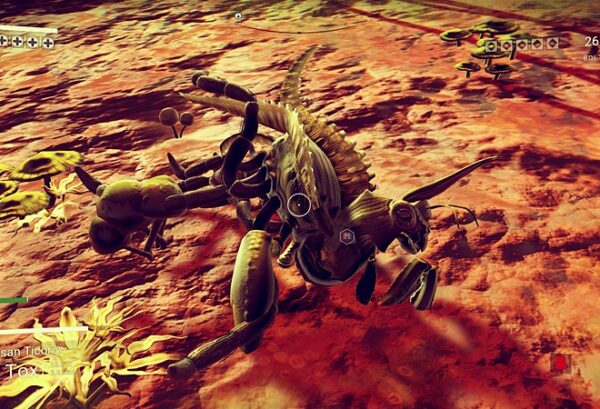
Task: Select the red square icon in the lower-right HUD
Action: [559, 362]
